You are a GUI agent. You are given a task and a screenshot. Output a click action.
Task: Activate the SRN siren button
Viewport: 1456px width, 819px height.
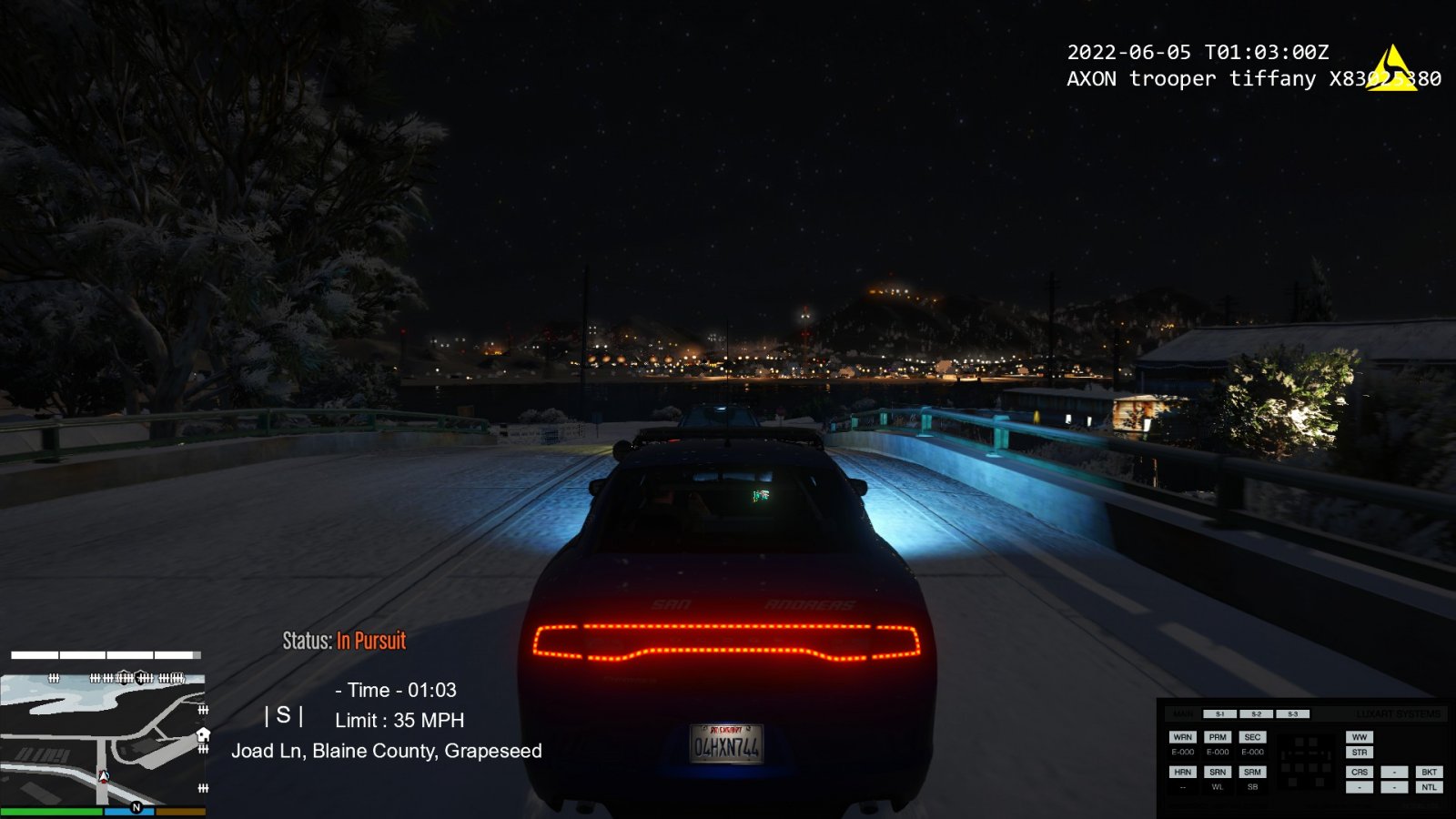point(1218,772)
